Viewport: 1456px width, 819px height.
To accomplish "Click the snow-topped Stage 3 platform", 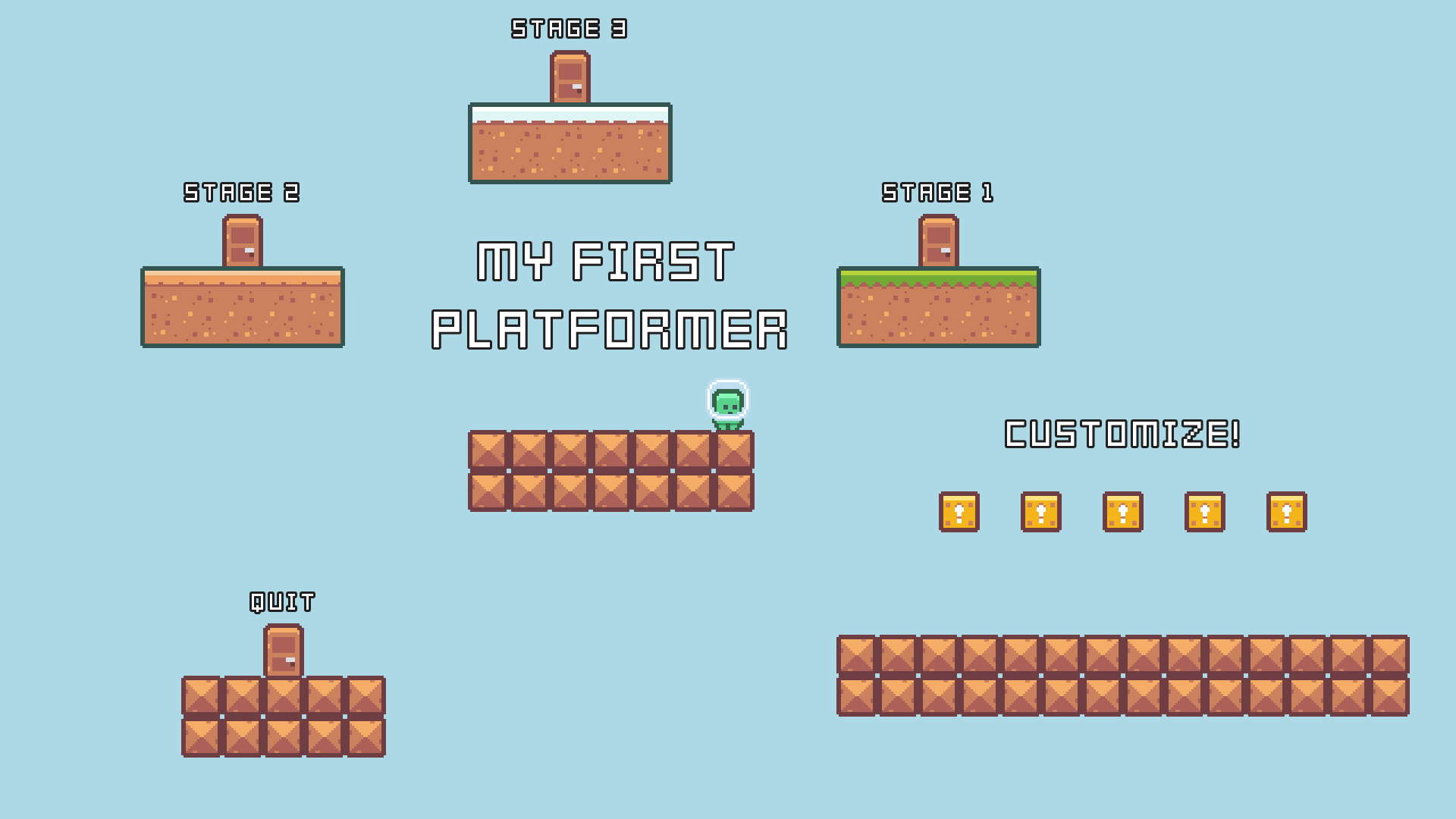I will pos(570,144).
